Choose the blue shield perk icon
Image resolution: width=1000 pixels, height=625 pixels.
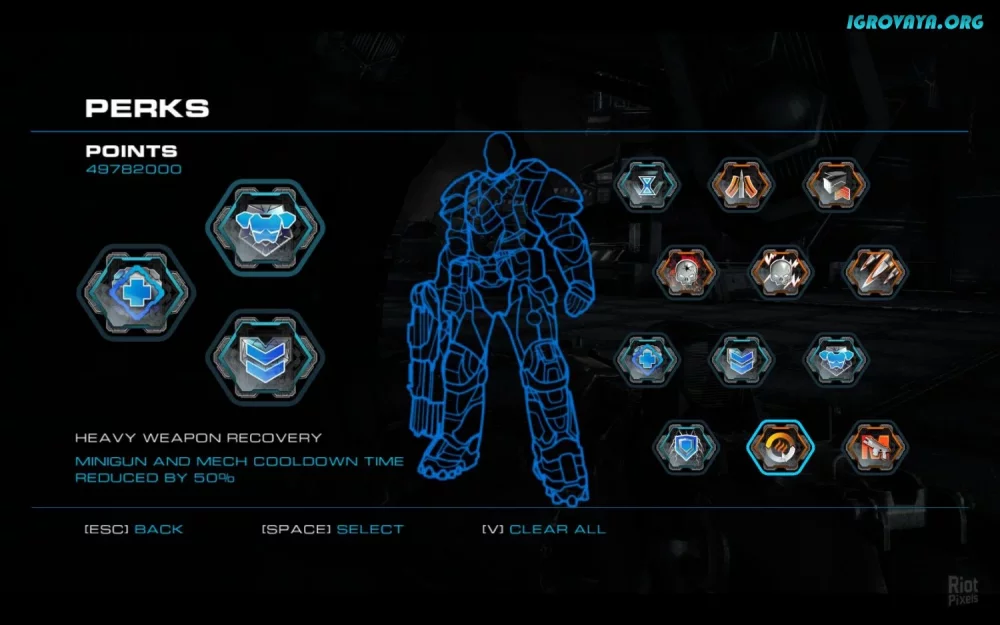click(686, 446)
